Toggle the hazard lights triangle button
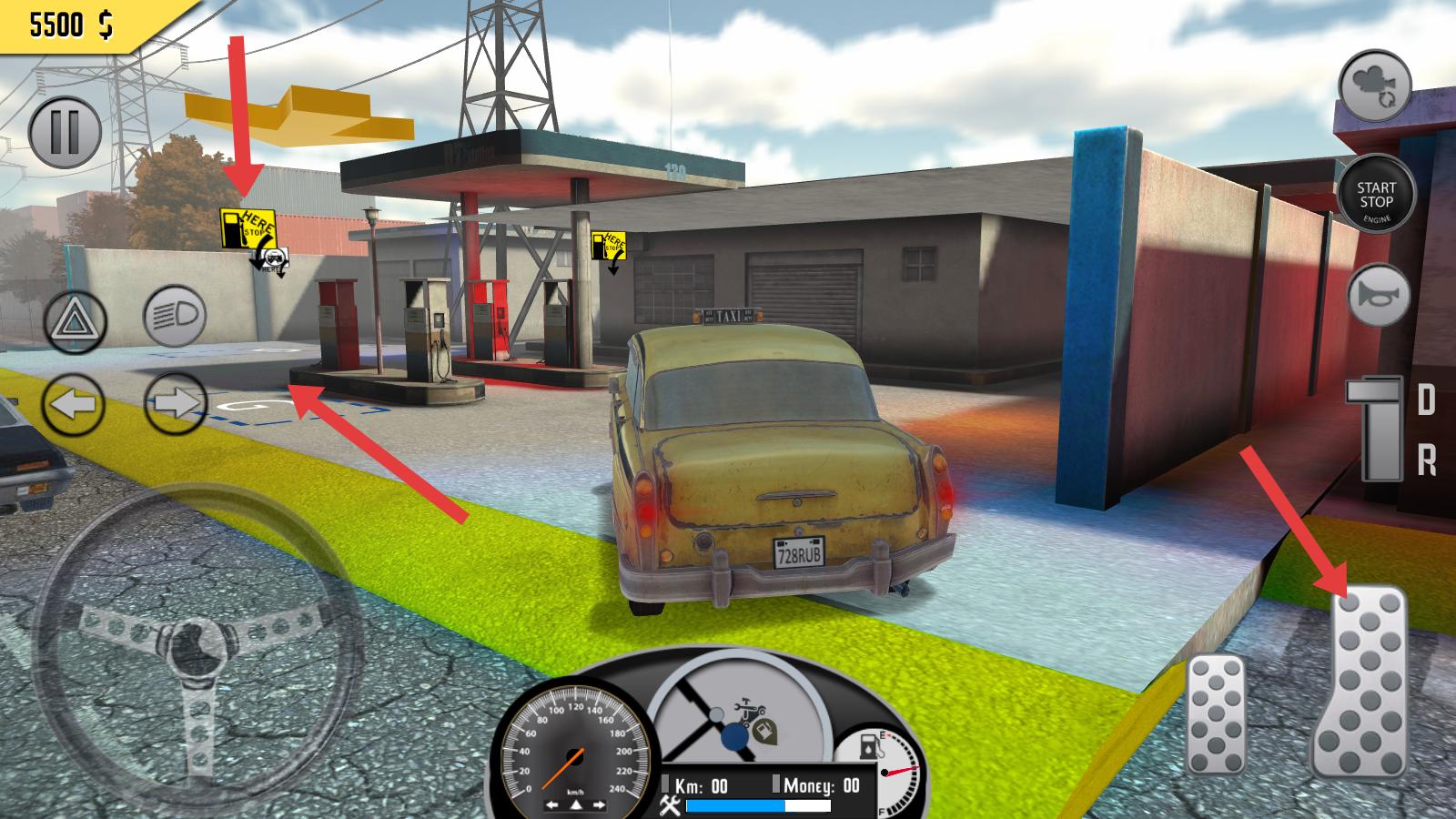This screenshot has height=819, width=1456. pyautogui.click(x=76, y=322)
